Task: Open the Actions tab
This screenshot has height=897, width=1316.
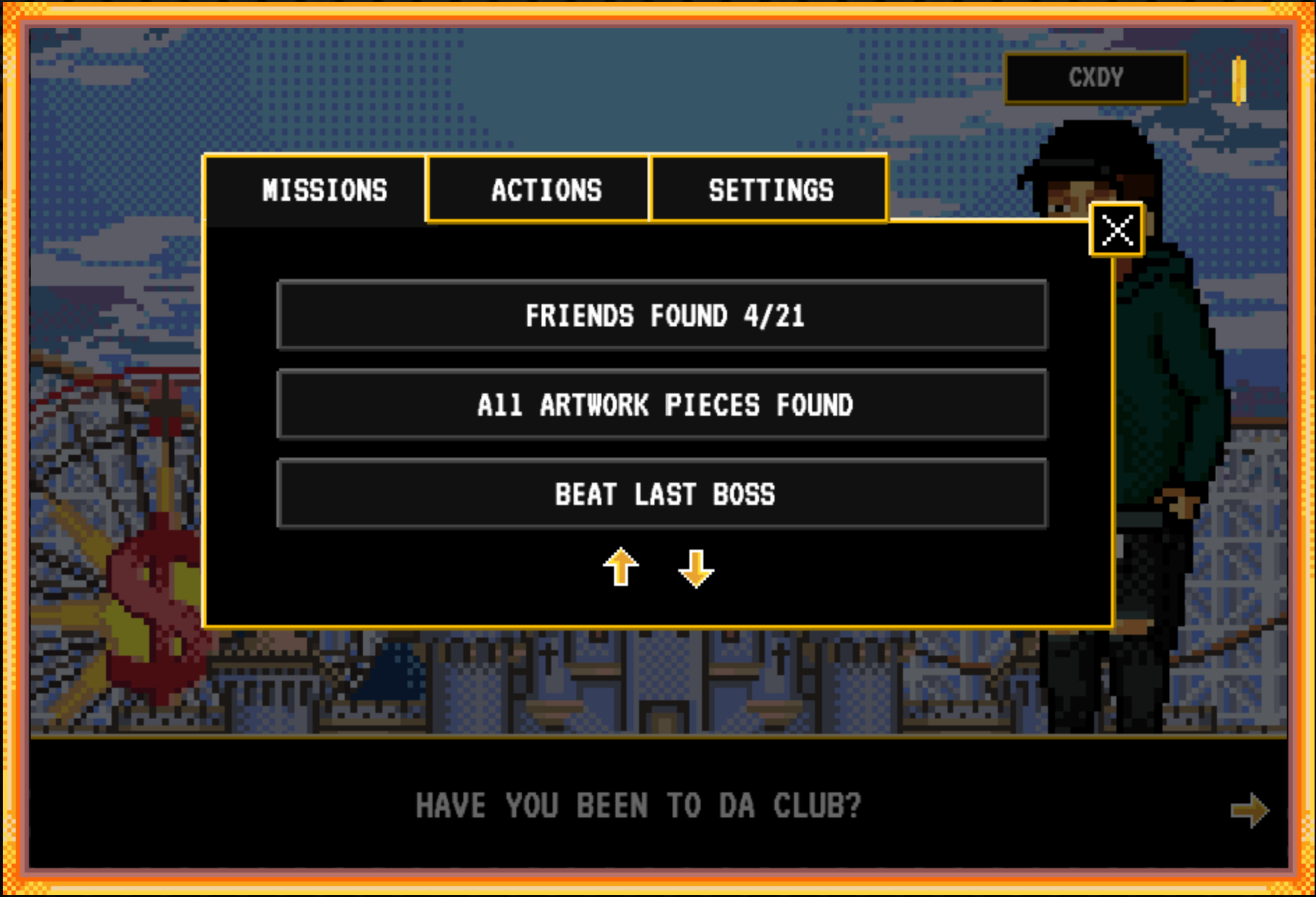Action: point(546,190)
